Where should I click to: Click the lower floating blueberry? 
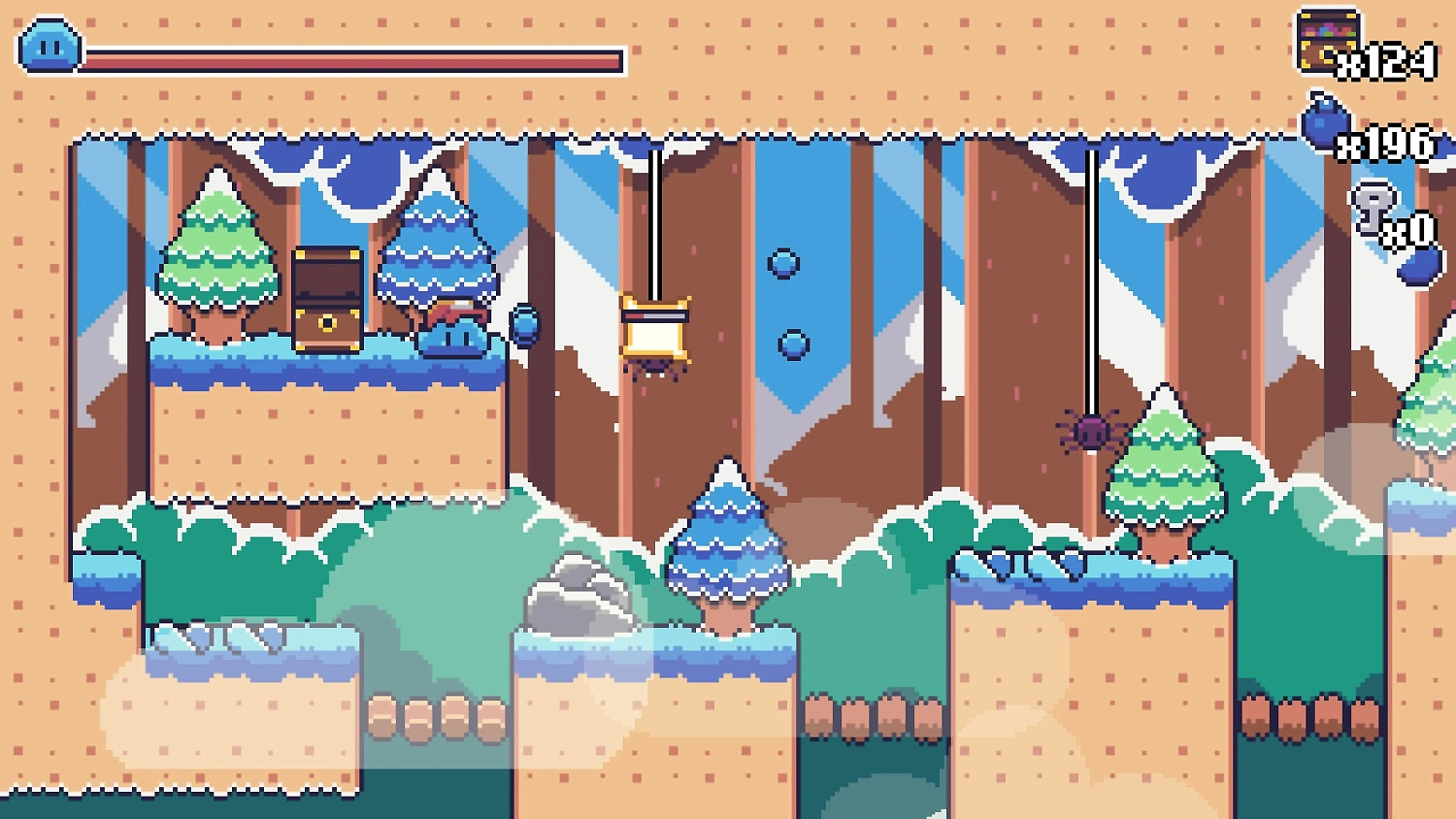pyautogui.click(x=792, y=344)
